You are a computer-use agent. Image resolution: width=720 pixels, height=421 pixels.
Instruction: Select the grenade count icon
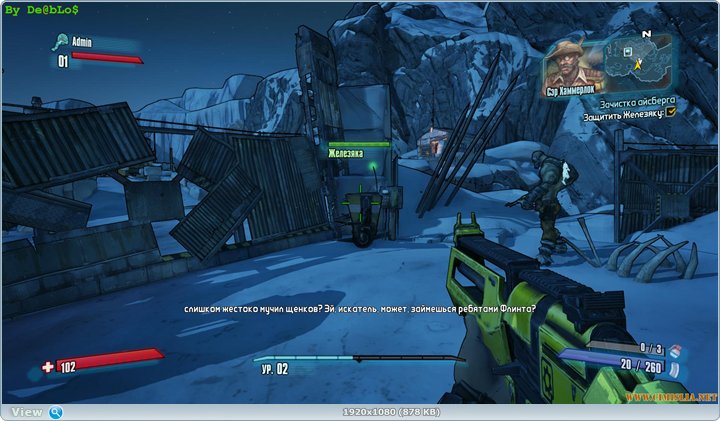(x=673, y=350)
